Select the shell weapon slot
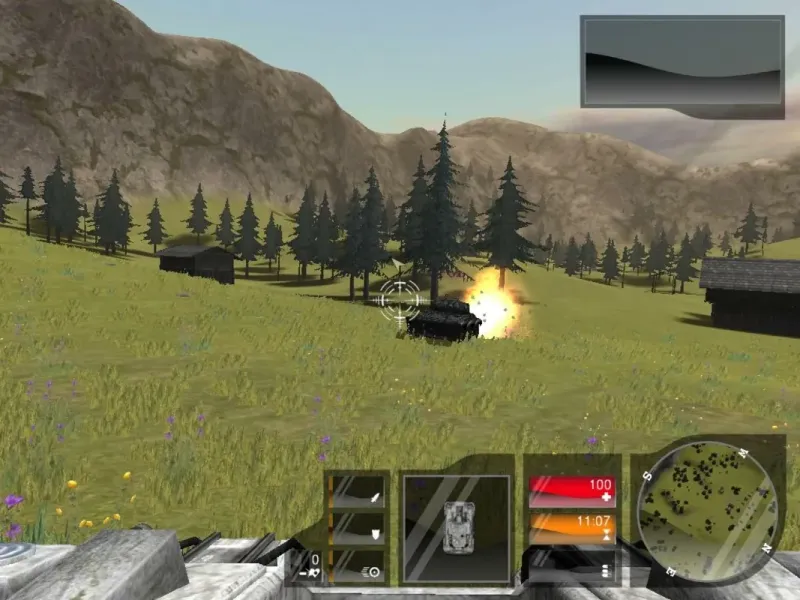 [357, 530]
